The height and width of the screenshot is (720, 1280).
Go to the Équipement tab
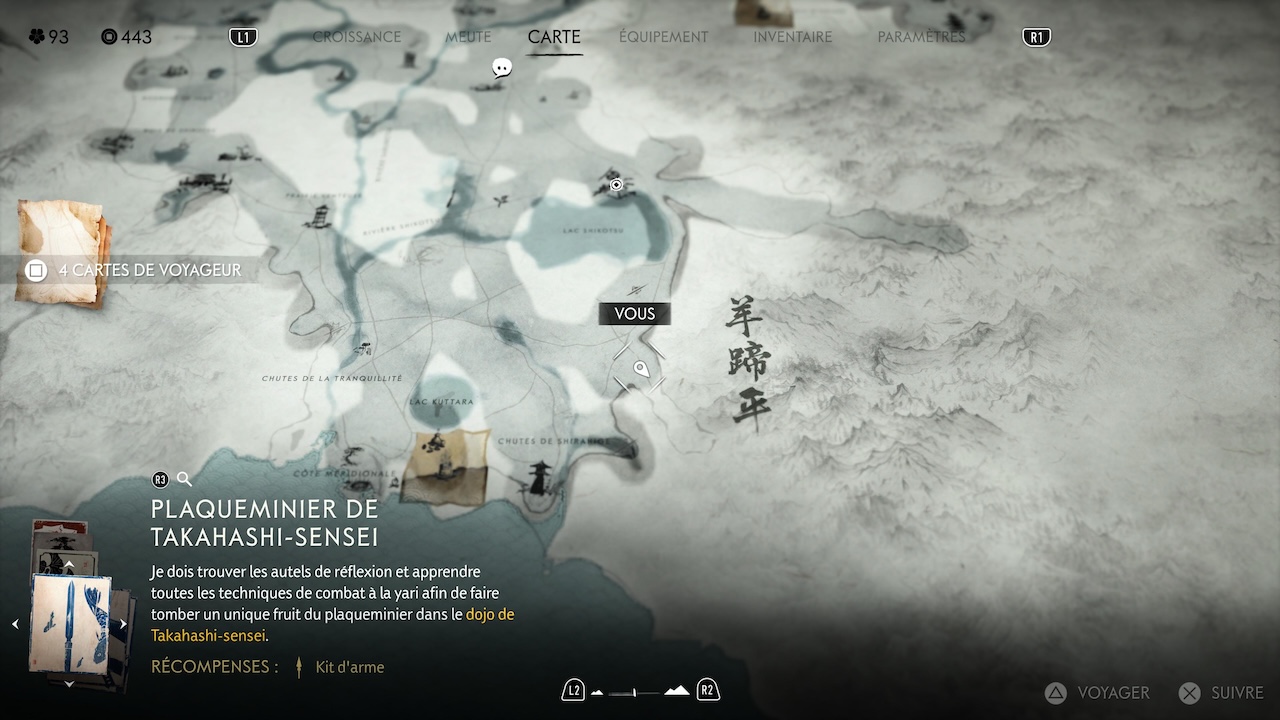click(663, 37)
